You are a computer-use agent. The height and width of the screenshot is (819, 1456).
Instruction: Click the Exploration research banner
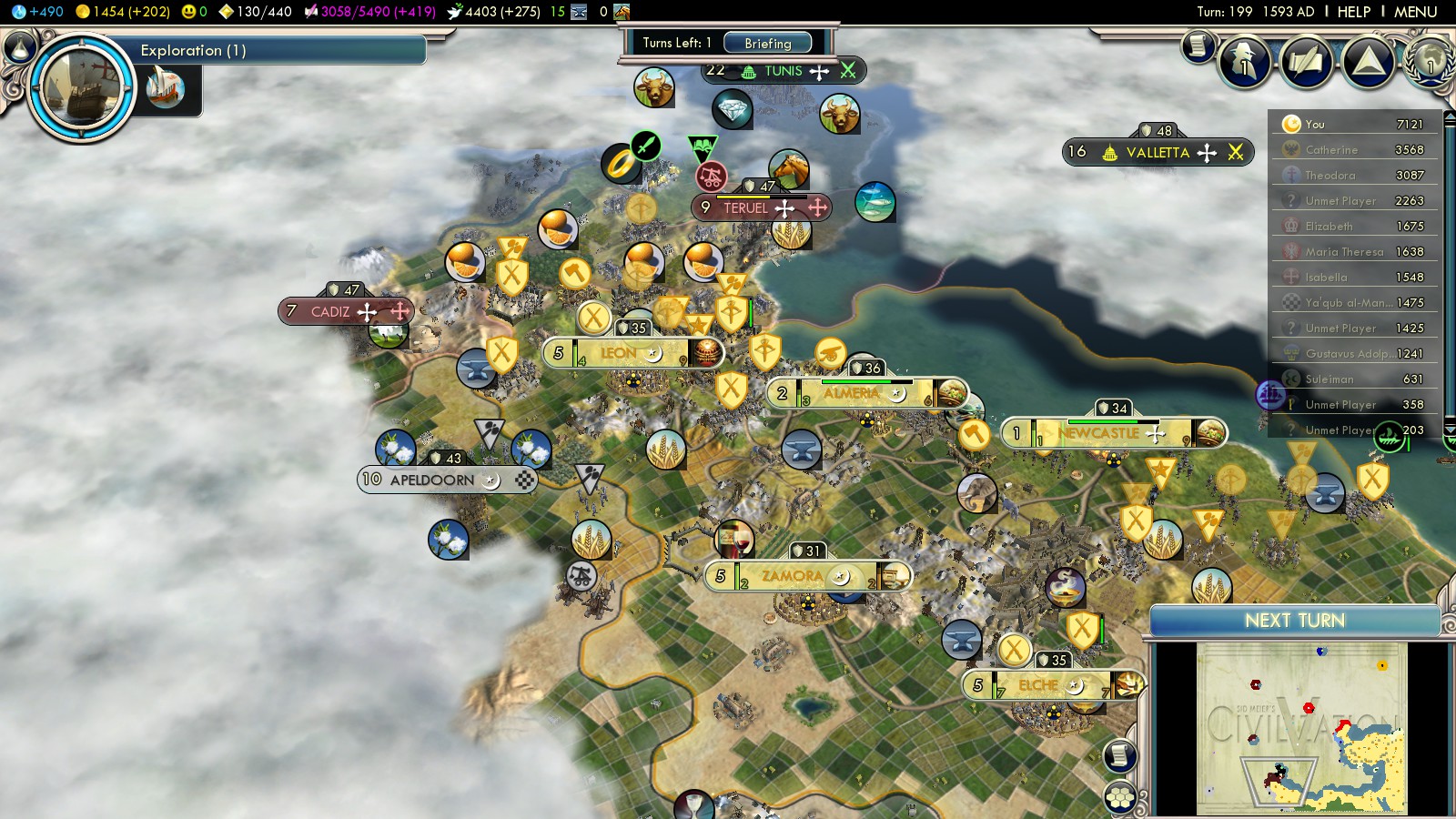point(273,50)
